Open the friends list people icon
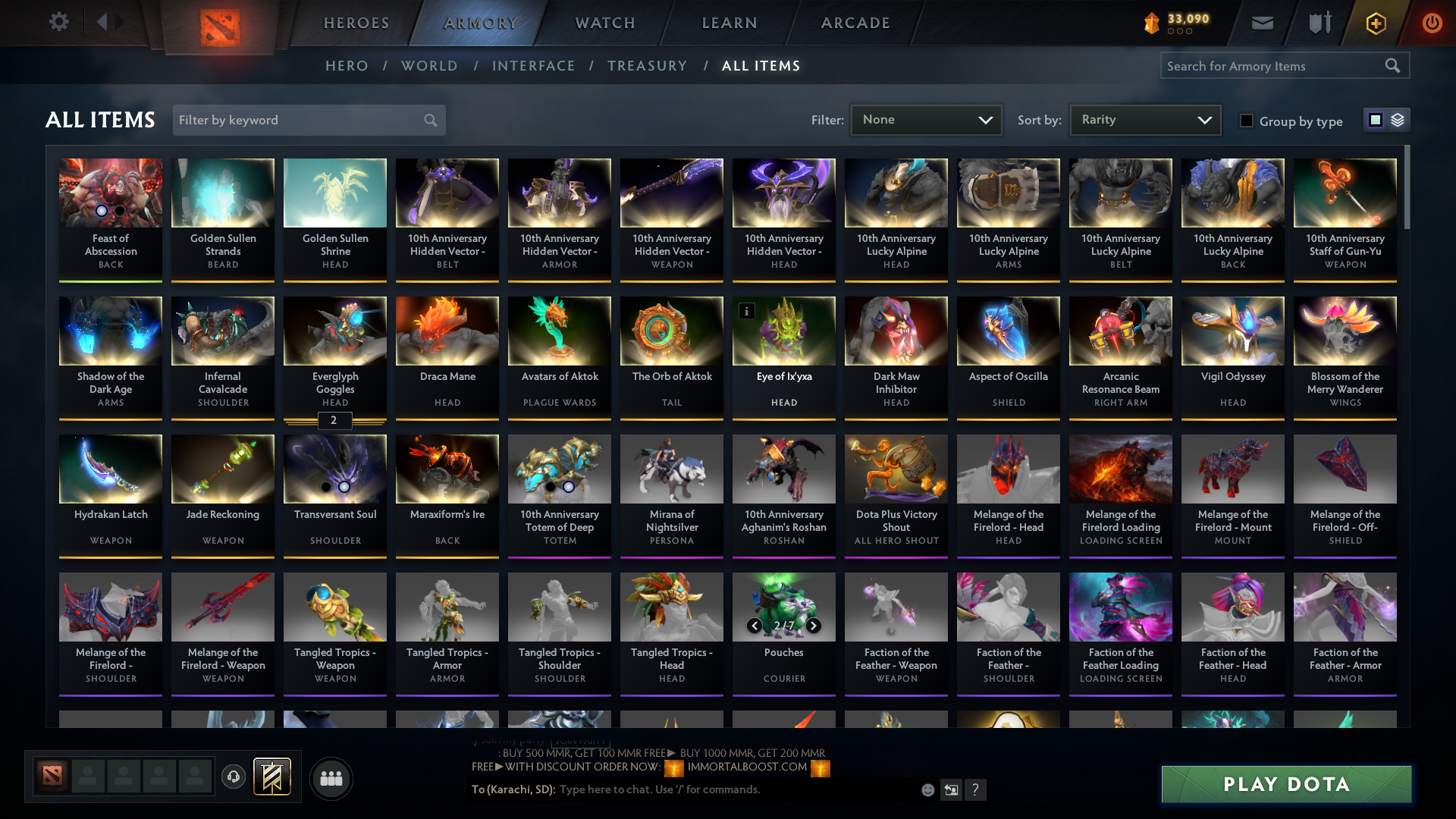Viewport: 1456px width, 819px height. 330,778
